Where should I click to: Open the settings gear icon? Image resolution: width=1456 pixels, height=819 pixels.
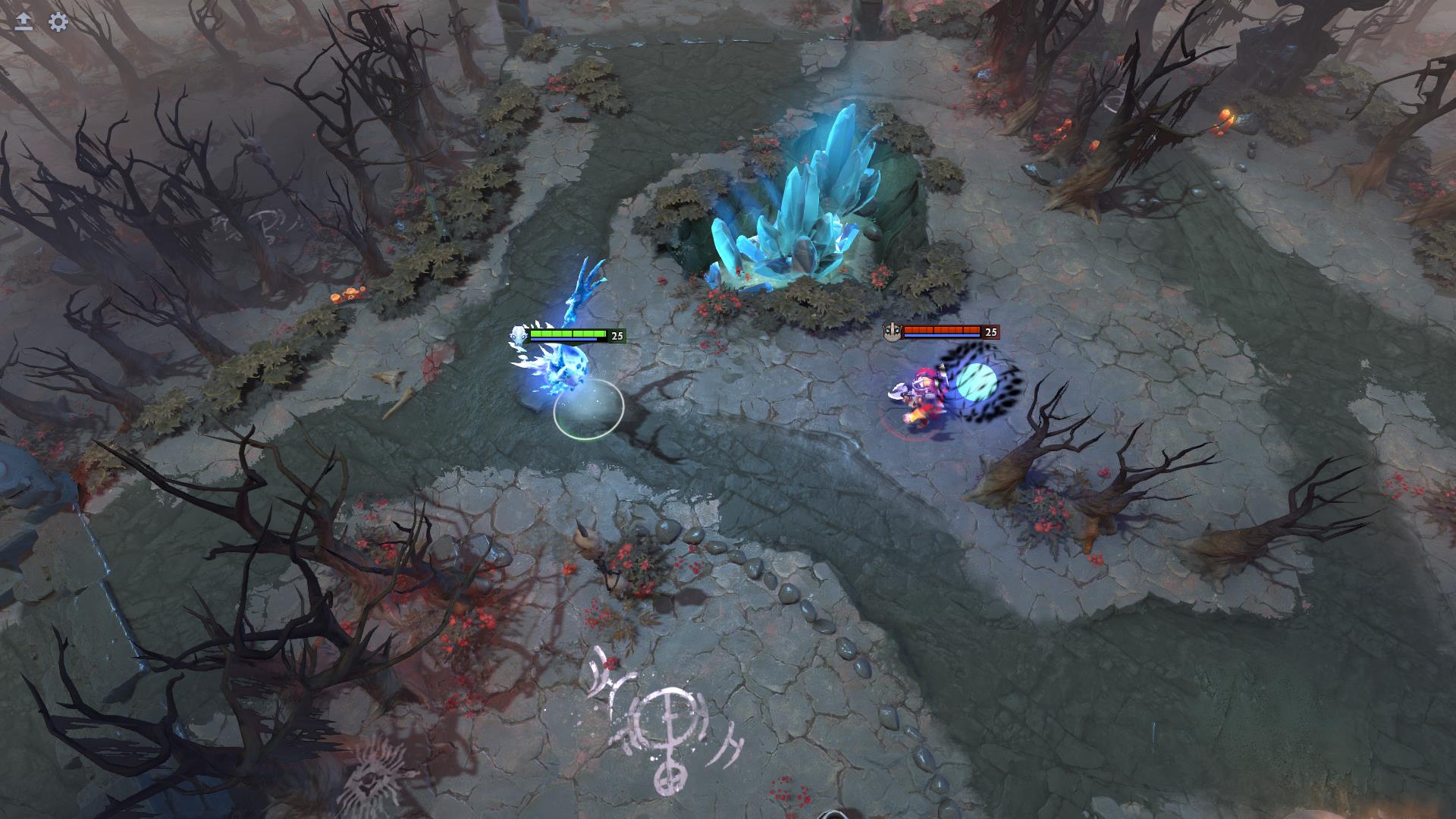(x=57, y=23)
